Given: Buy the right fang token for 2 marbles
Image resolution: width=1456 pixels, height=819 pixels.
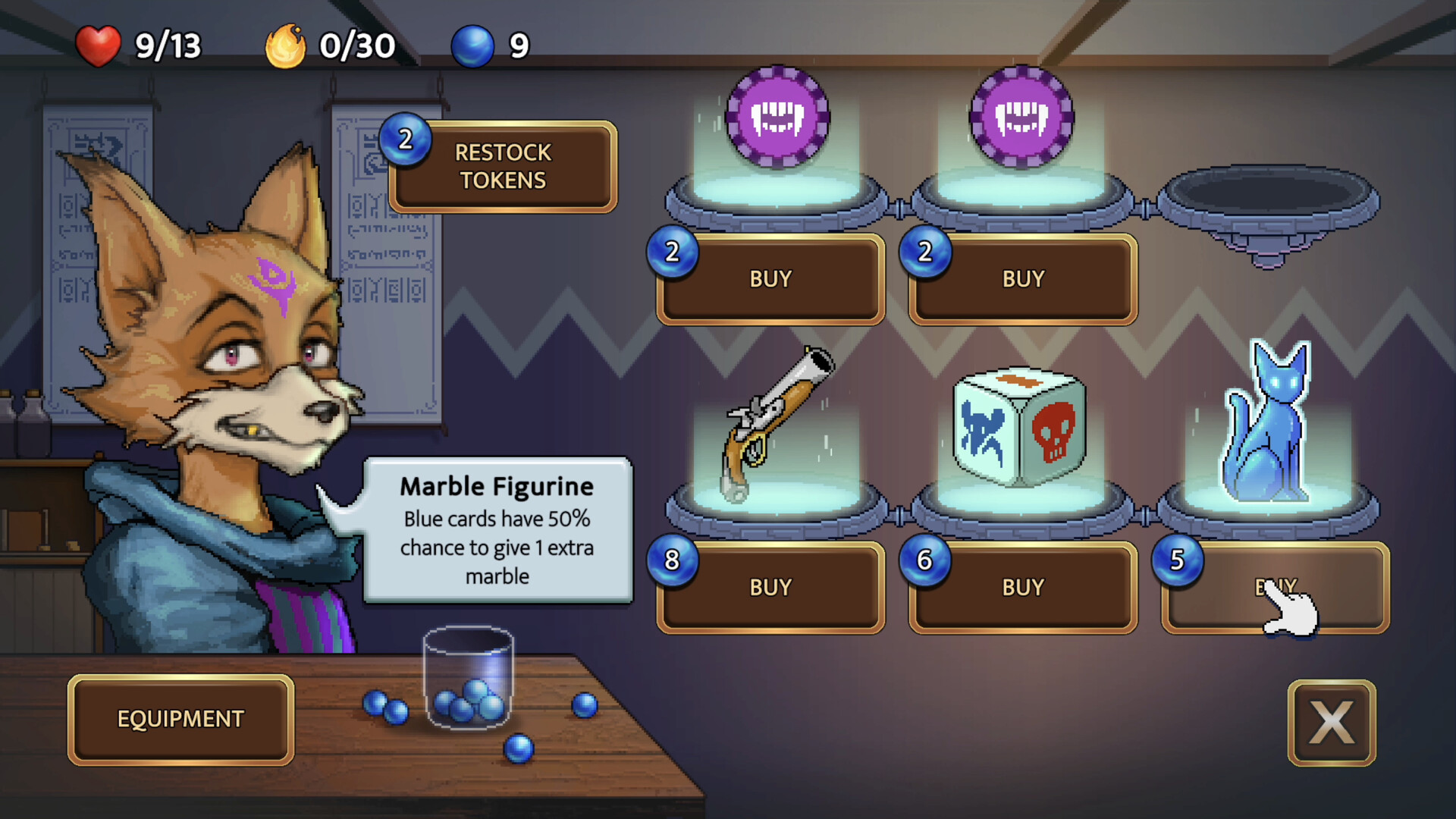Looking at the screenshot, I should [x=1021, y=279].
